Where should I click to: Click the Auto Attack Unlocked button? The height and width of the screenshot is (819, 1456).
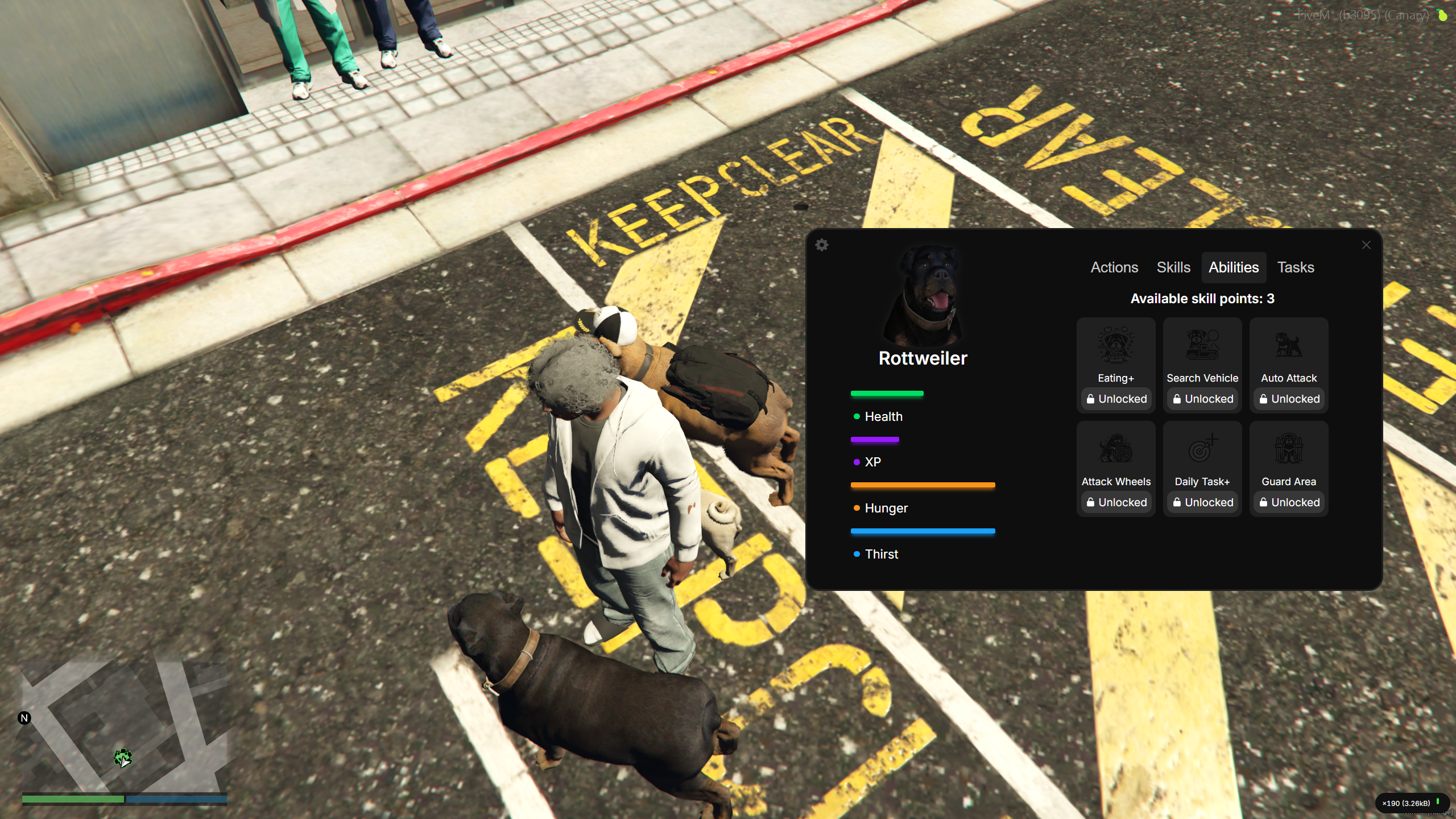[1289, 399]
